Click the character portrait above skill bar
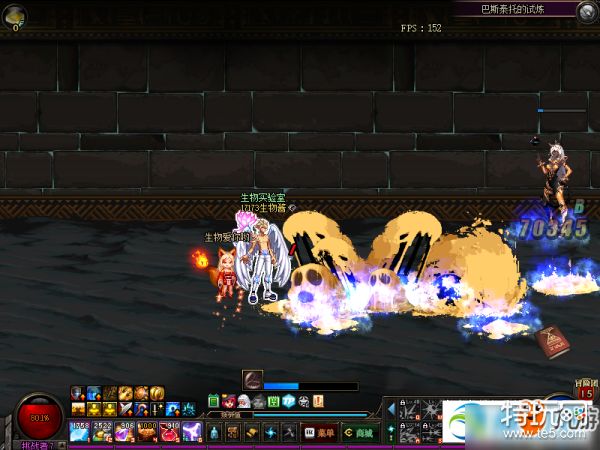Image resolution: width=600 pixels, height=450 pixels. coord(252,379)
